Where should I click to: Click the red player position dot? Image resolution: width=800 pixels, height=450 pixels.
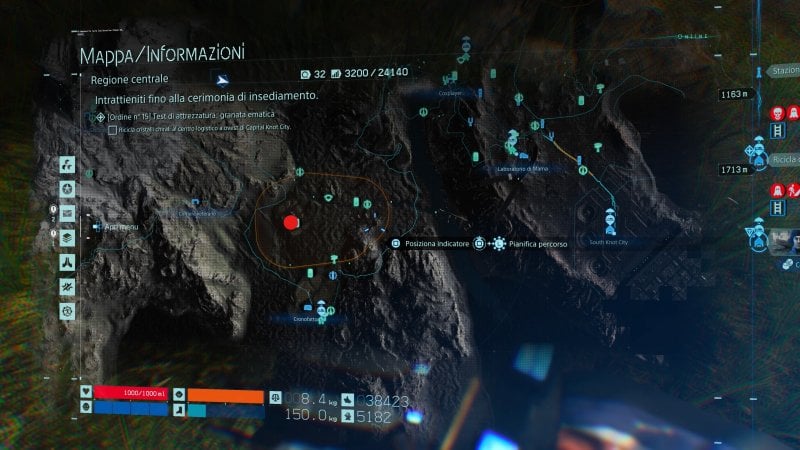click(x=291, y=222)
